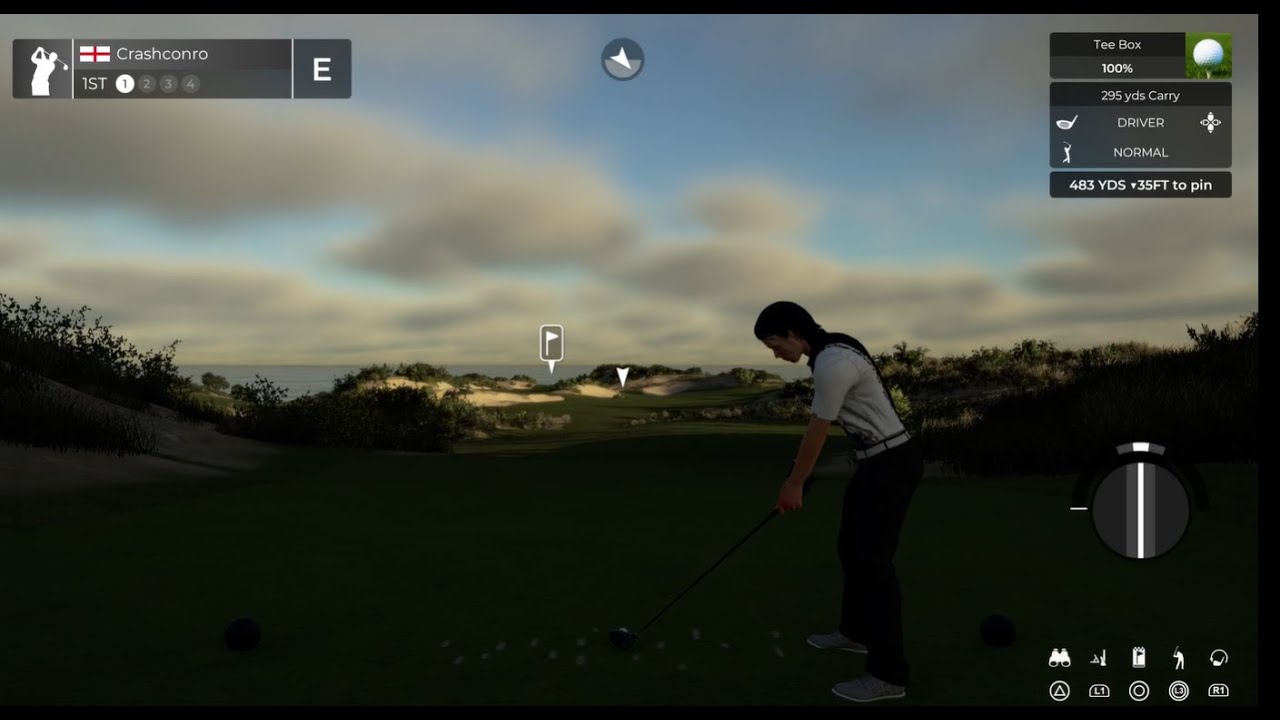
Task: Open the binoculars scout camera view
Action: coord(1059,658)
